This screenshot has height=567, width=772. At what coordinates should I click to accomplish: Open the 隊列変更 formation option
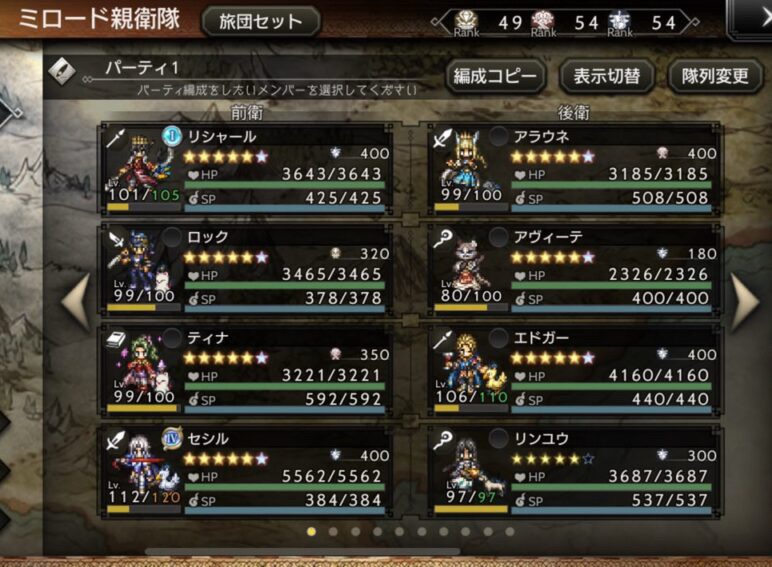[715, 76]
